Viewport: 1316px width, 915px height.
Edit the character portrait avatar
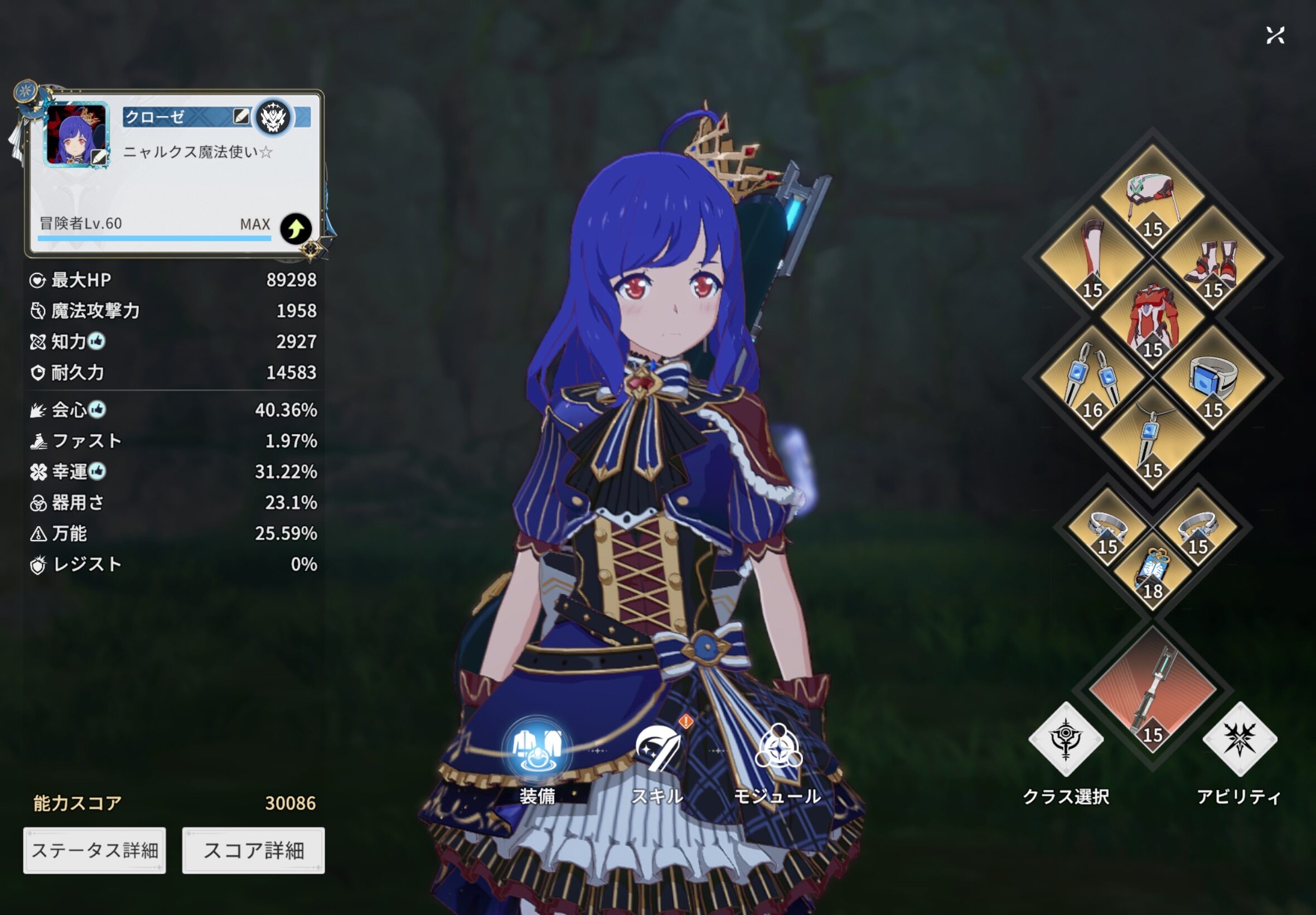[99, 157]
